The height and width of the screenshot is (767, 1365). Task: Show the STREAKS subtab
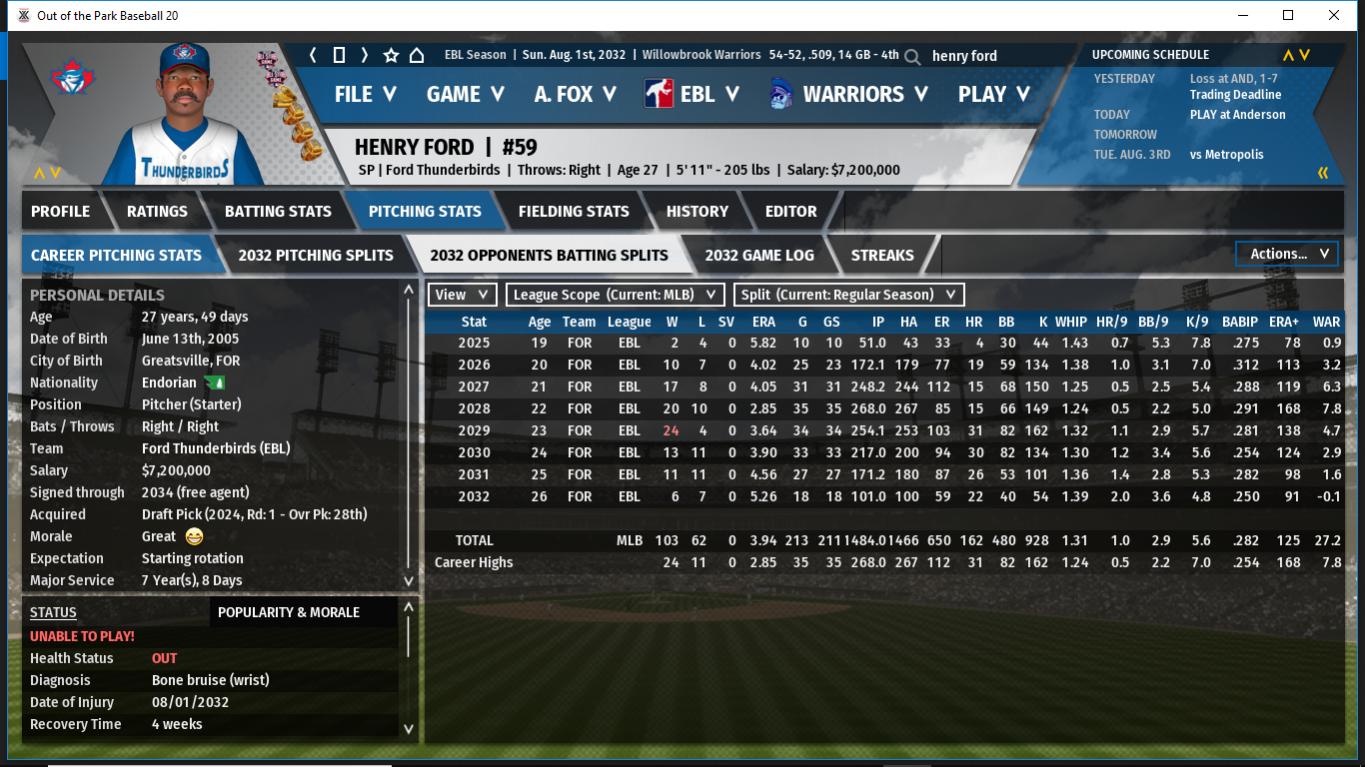coord(882,255)
